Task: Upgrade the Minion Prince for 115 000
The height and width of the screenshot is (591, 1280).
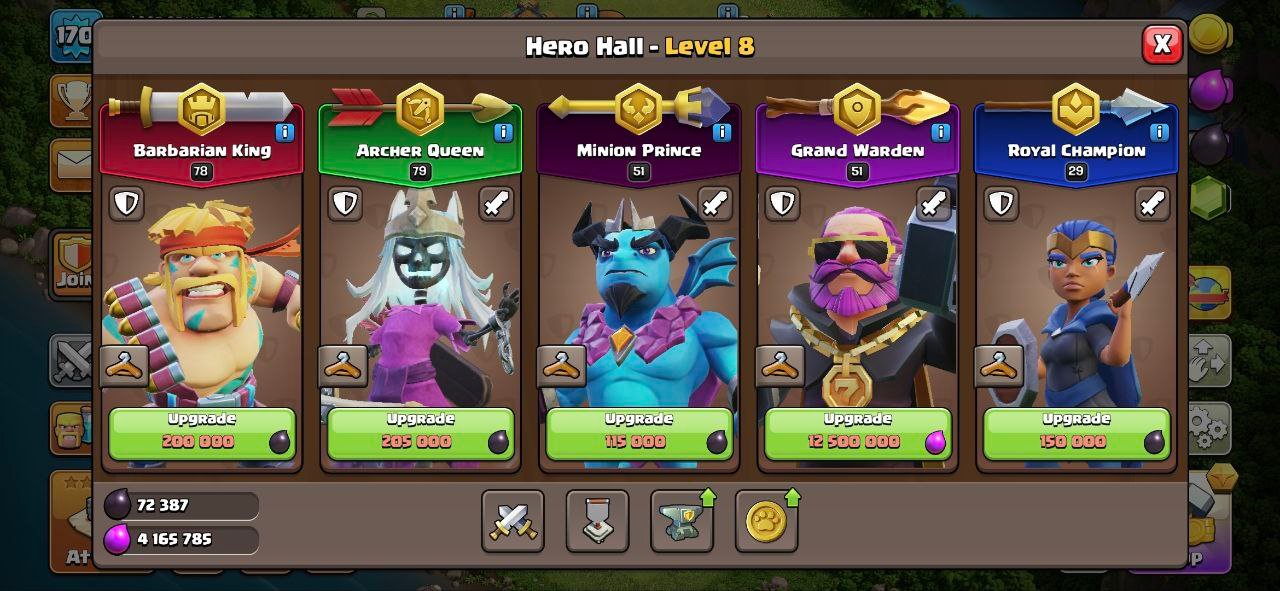Action: 638,433
